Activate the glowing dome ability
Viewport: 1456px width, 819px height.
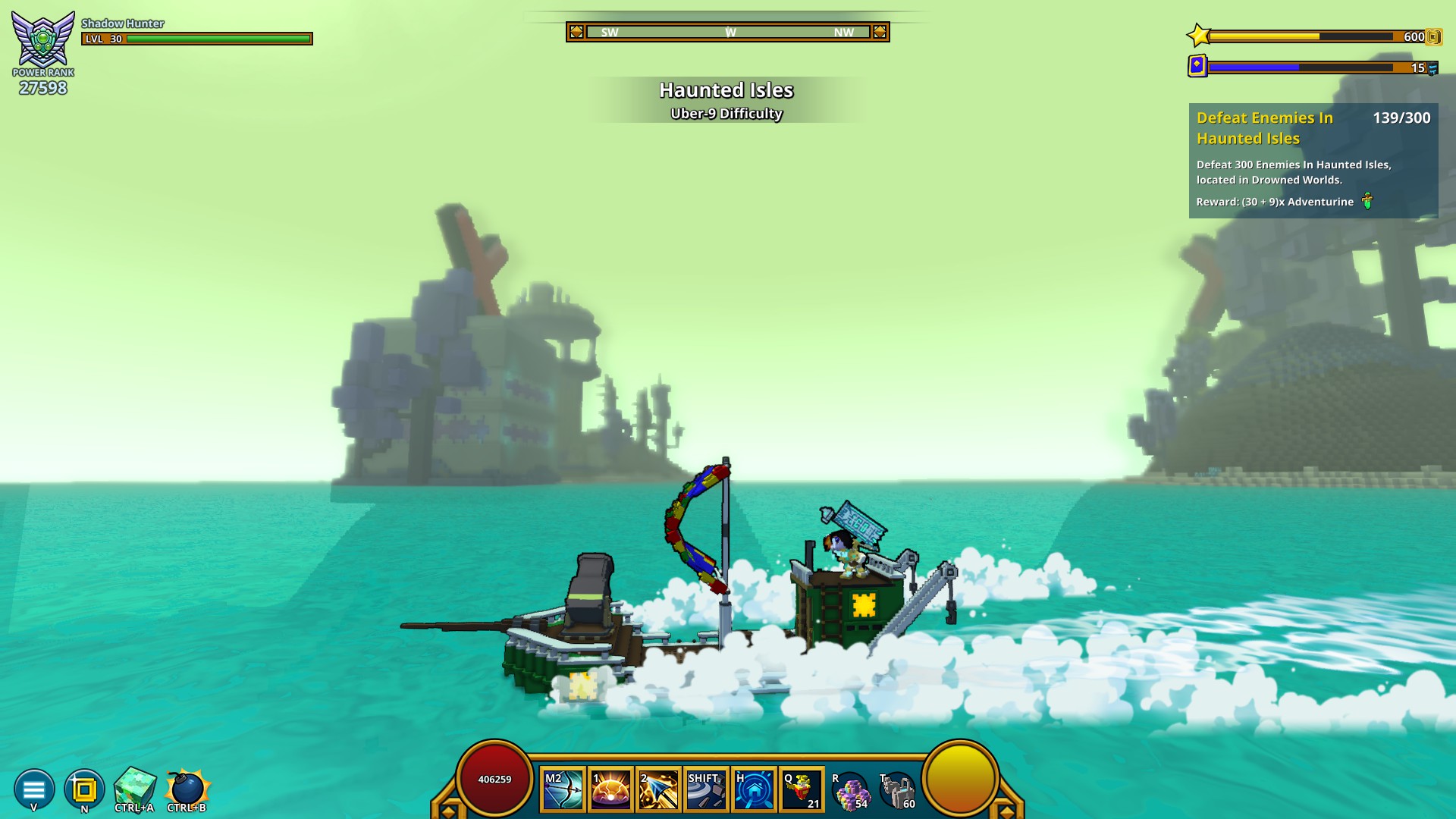pos(610,790)
